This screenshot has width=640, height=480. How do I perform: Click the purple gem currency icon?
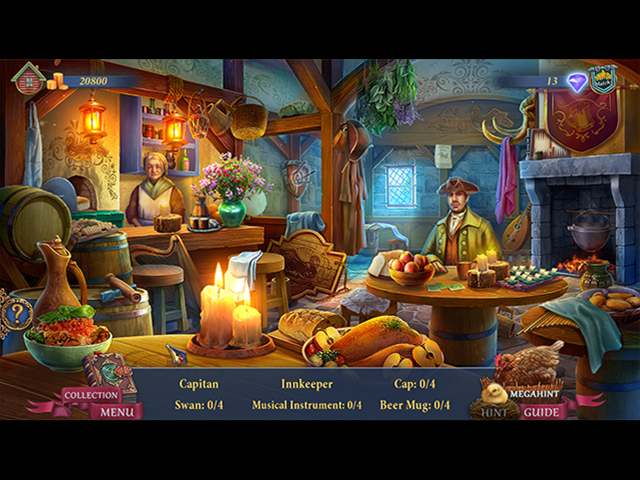(x=577, y=82)
